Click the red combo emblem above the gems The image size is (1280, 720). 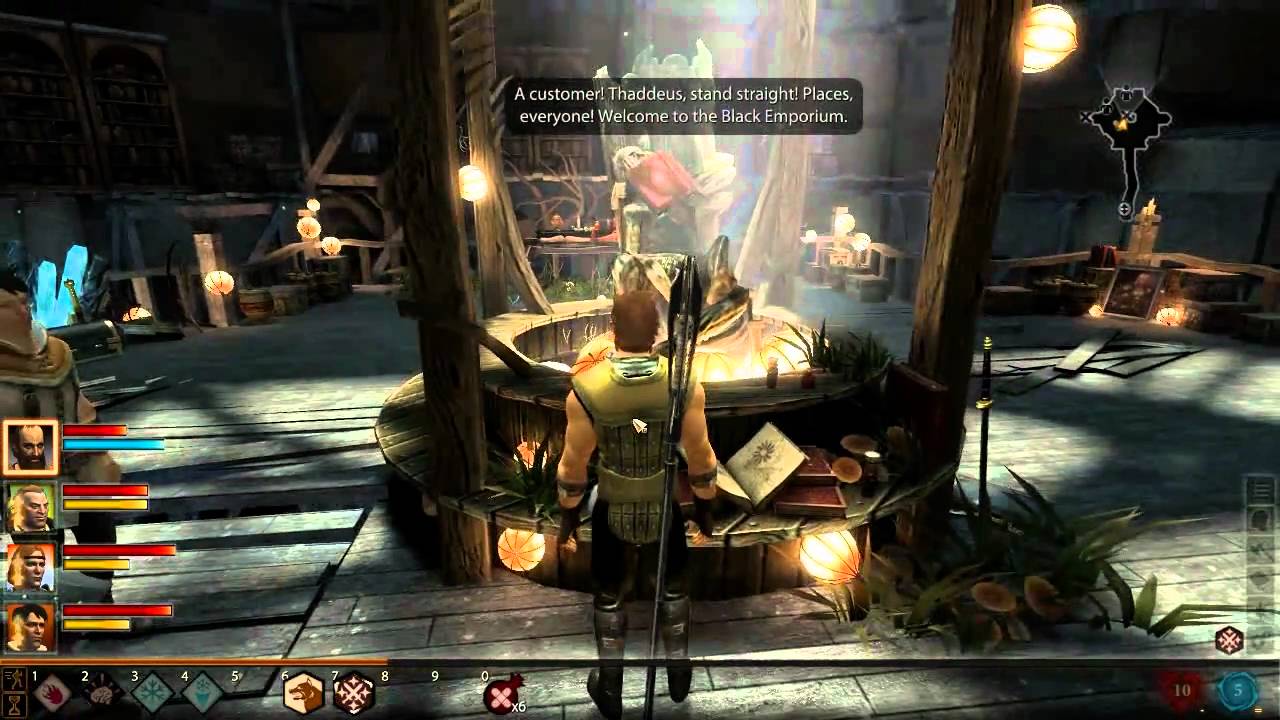point(1229,638)
